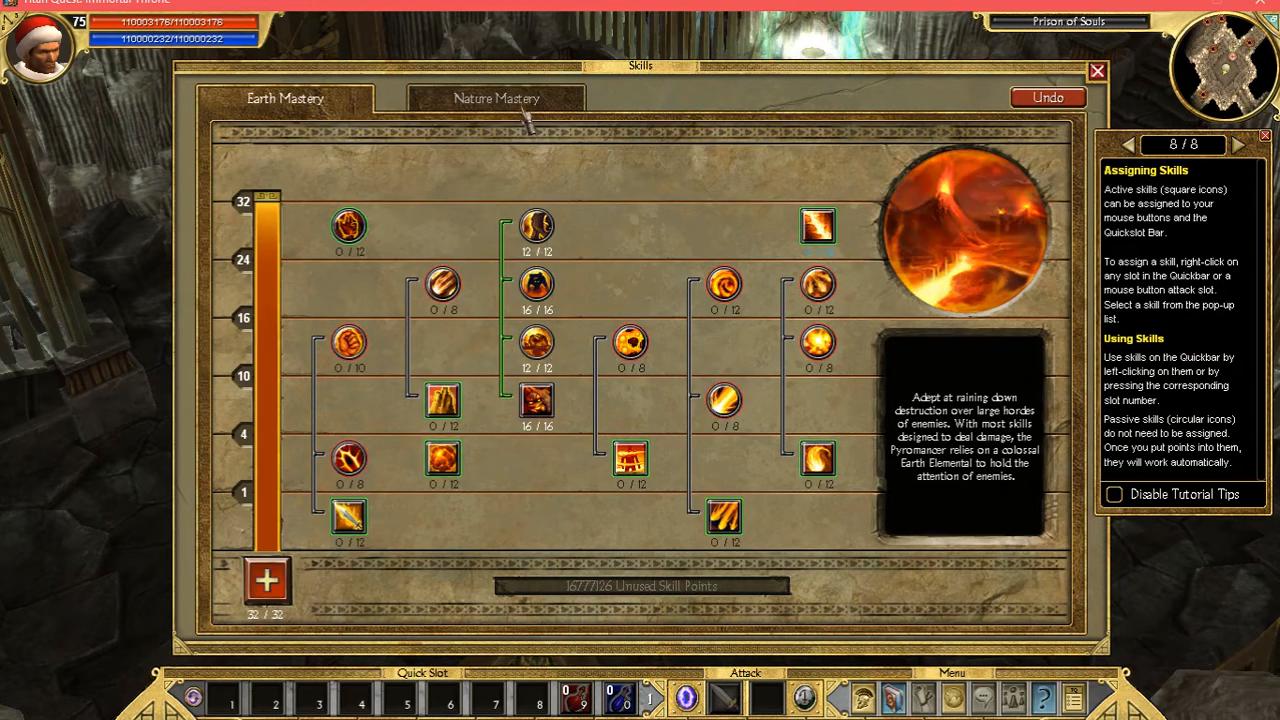Use the blue energy potion slot
The width and height of the screenshot is (1280, 720).
[x=619, y=697]
